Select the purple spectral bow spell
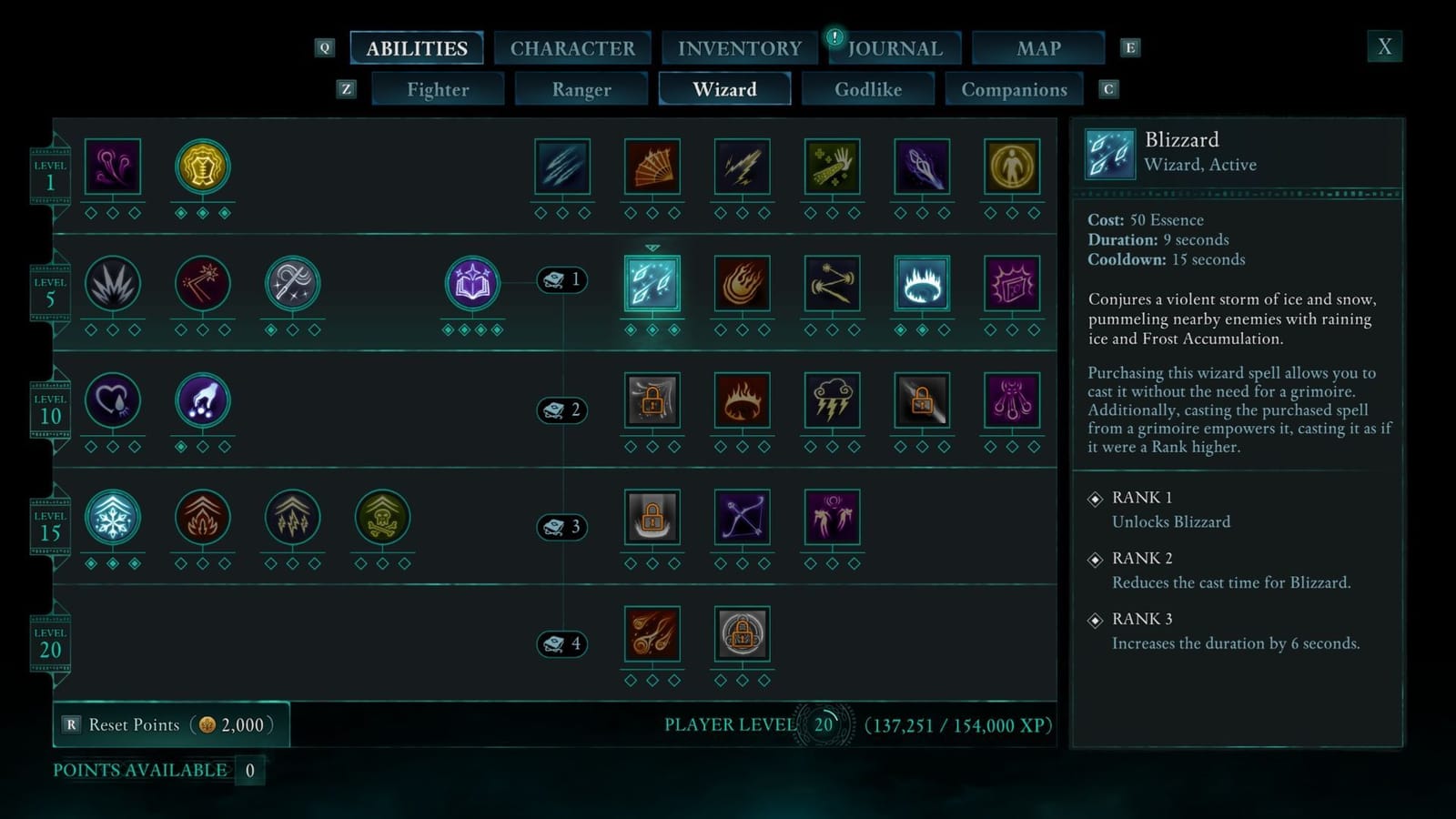 point(742,518)
